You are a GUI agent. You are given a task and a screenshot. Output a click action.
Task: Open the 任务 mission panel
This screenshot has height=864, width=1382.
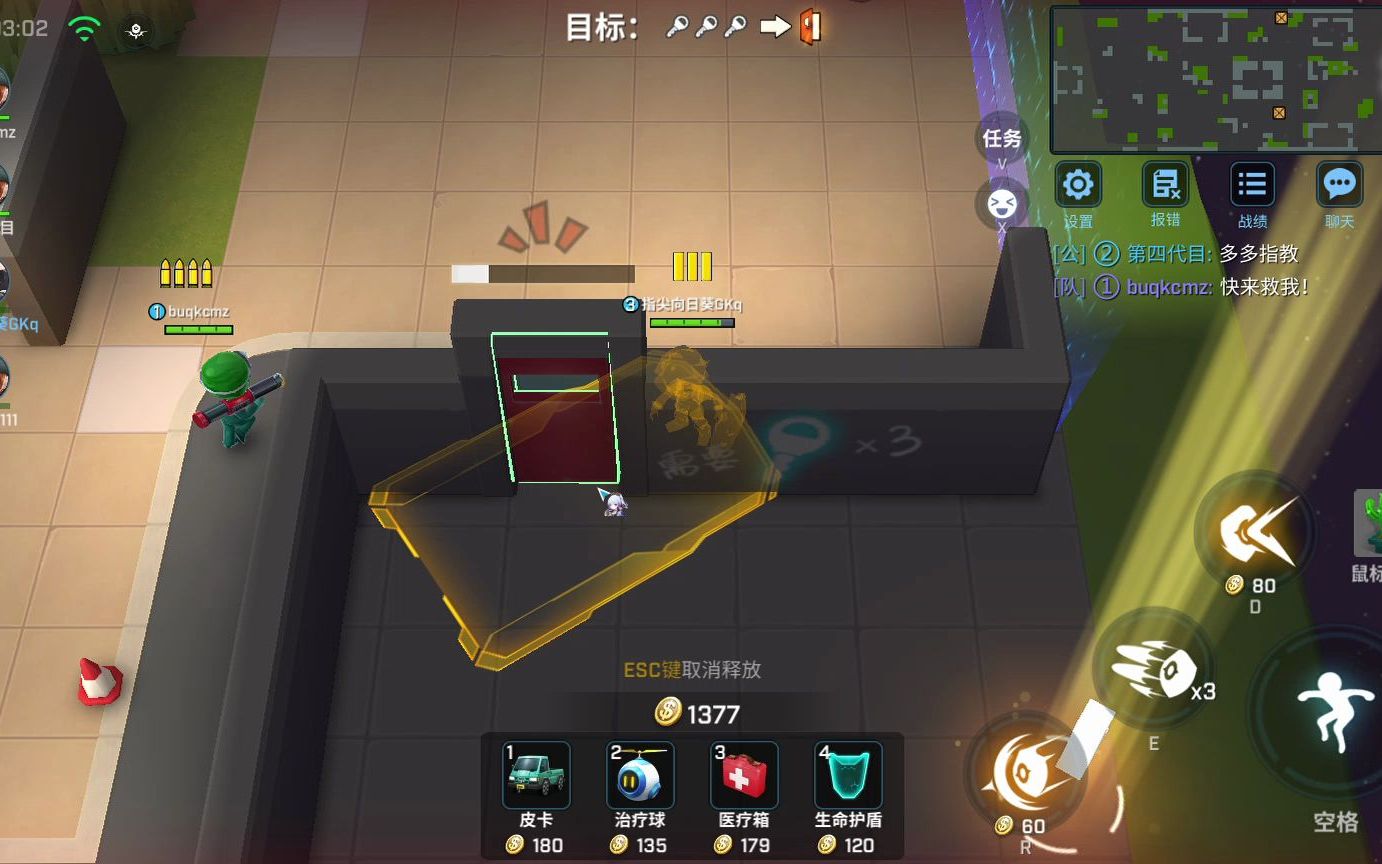click(x=1001, y=138)
